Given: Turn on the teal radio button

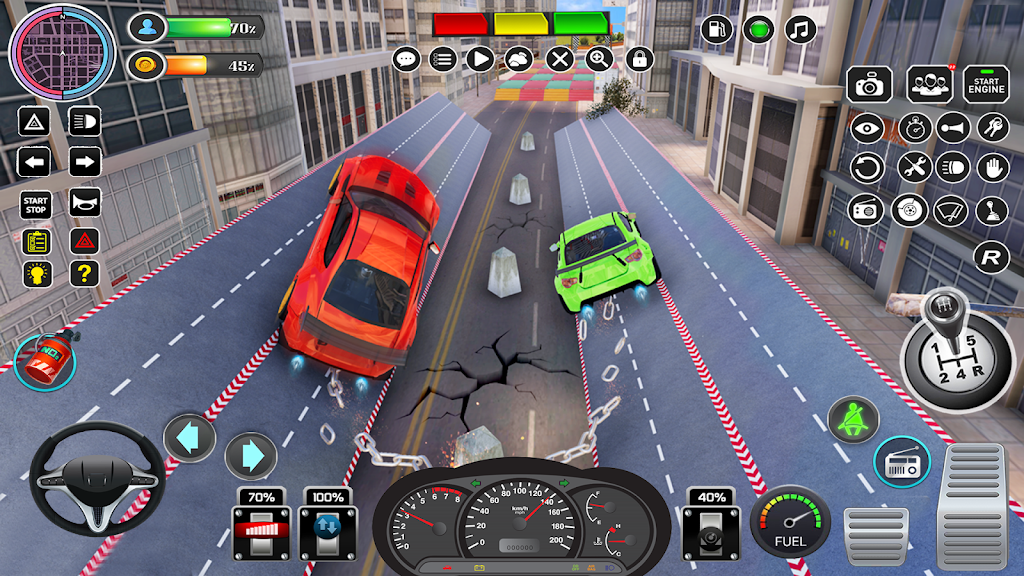Looking at the screenshot, I should click(x=901, y=462).
